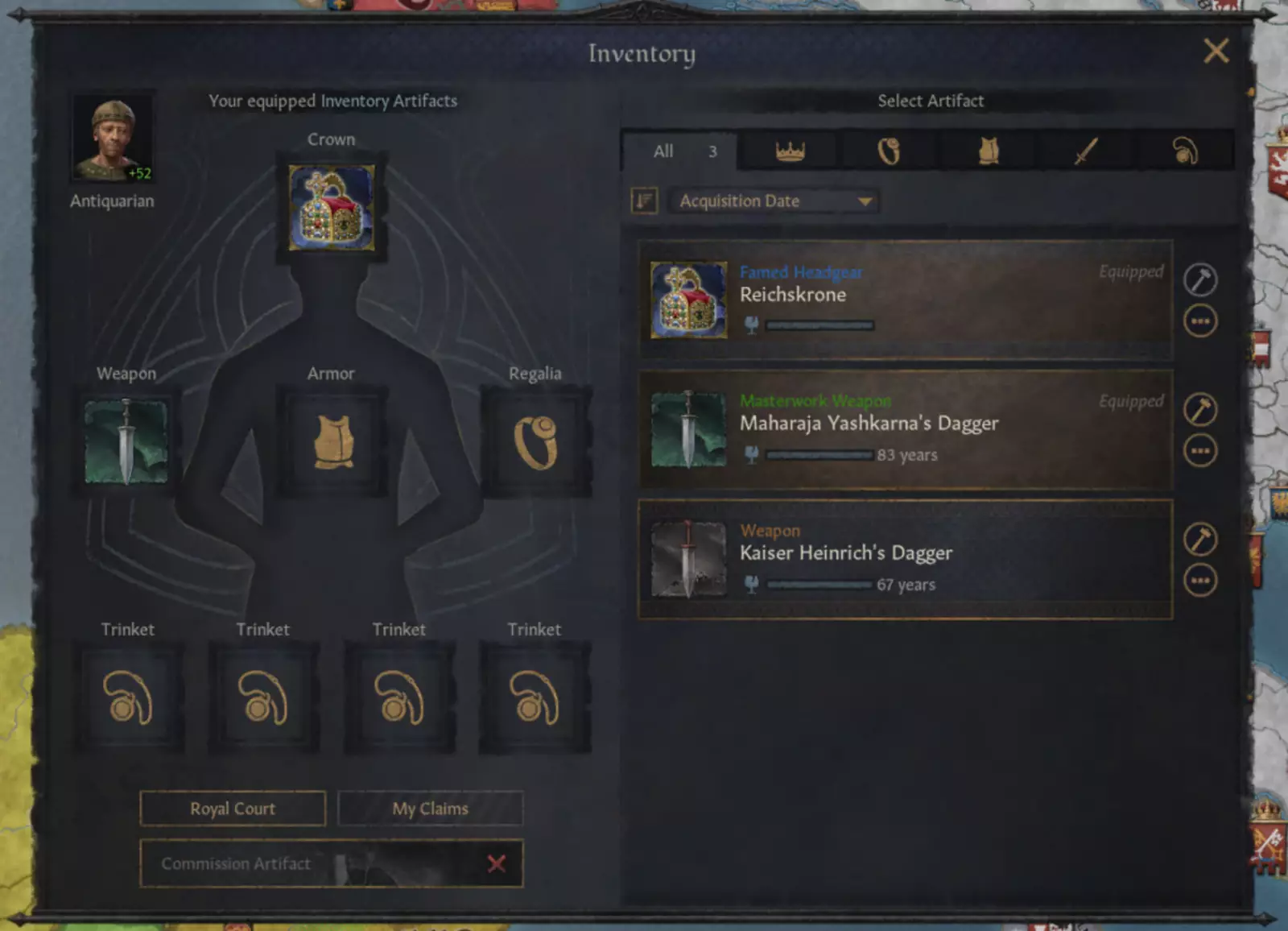This screenshot has width=1288, height=931.
Task: Click the Antiquarian character portrait
Action: (x=113, y=139)
